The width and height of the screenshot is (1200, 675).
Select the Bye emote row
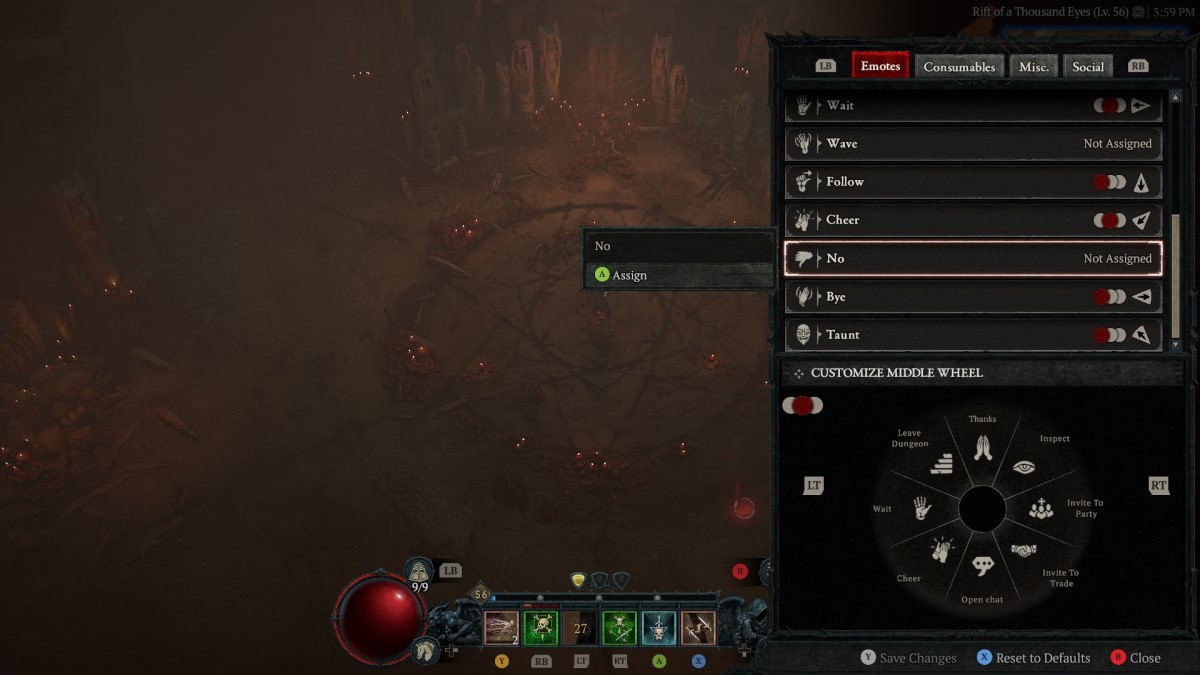(x=973, y=297)
